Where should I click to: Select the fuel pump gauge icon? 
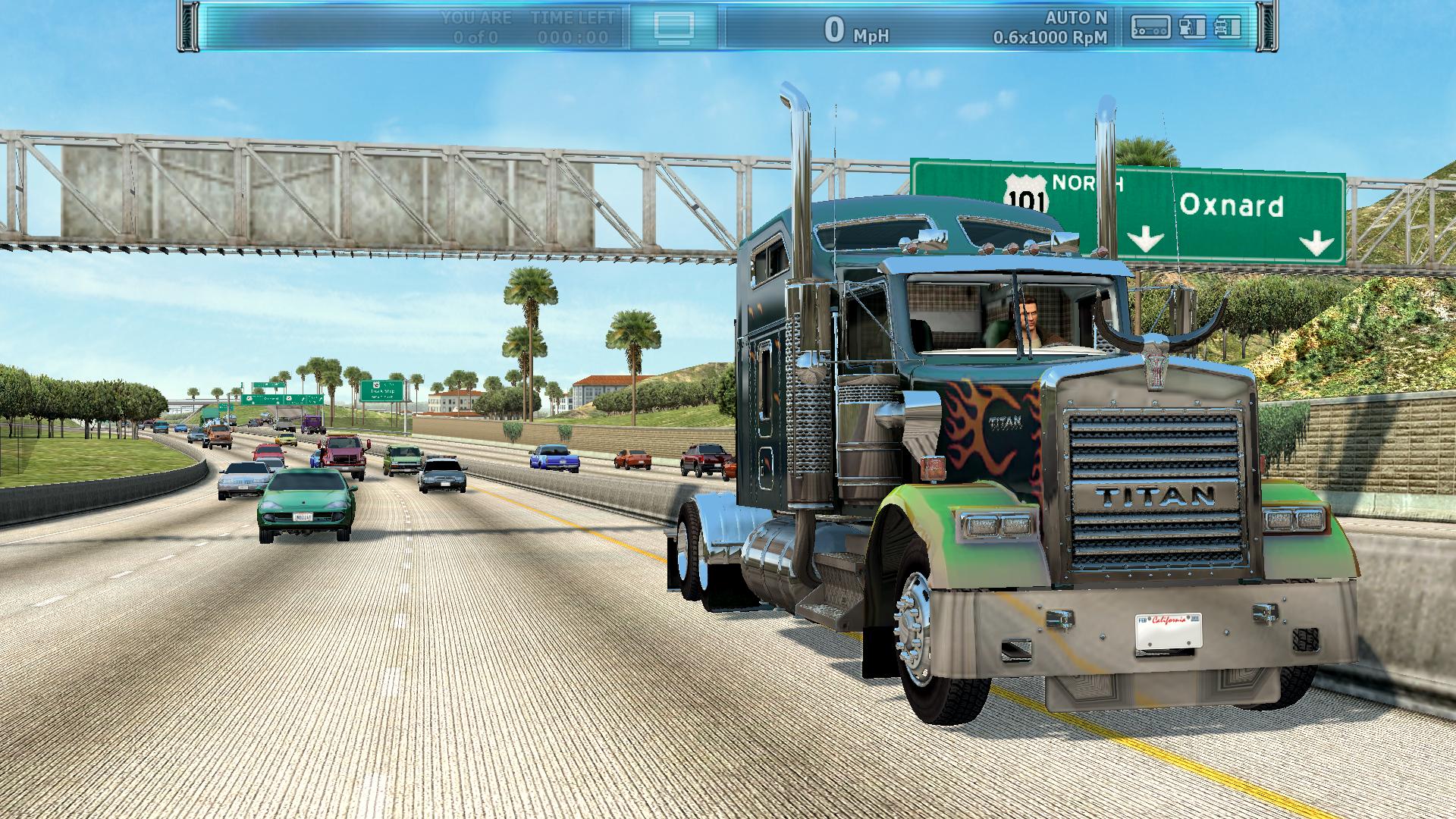1192,27
